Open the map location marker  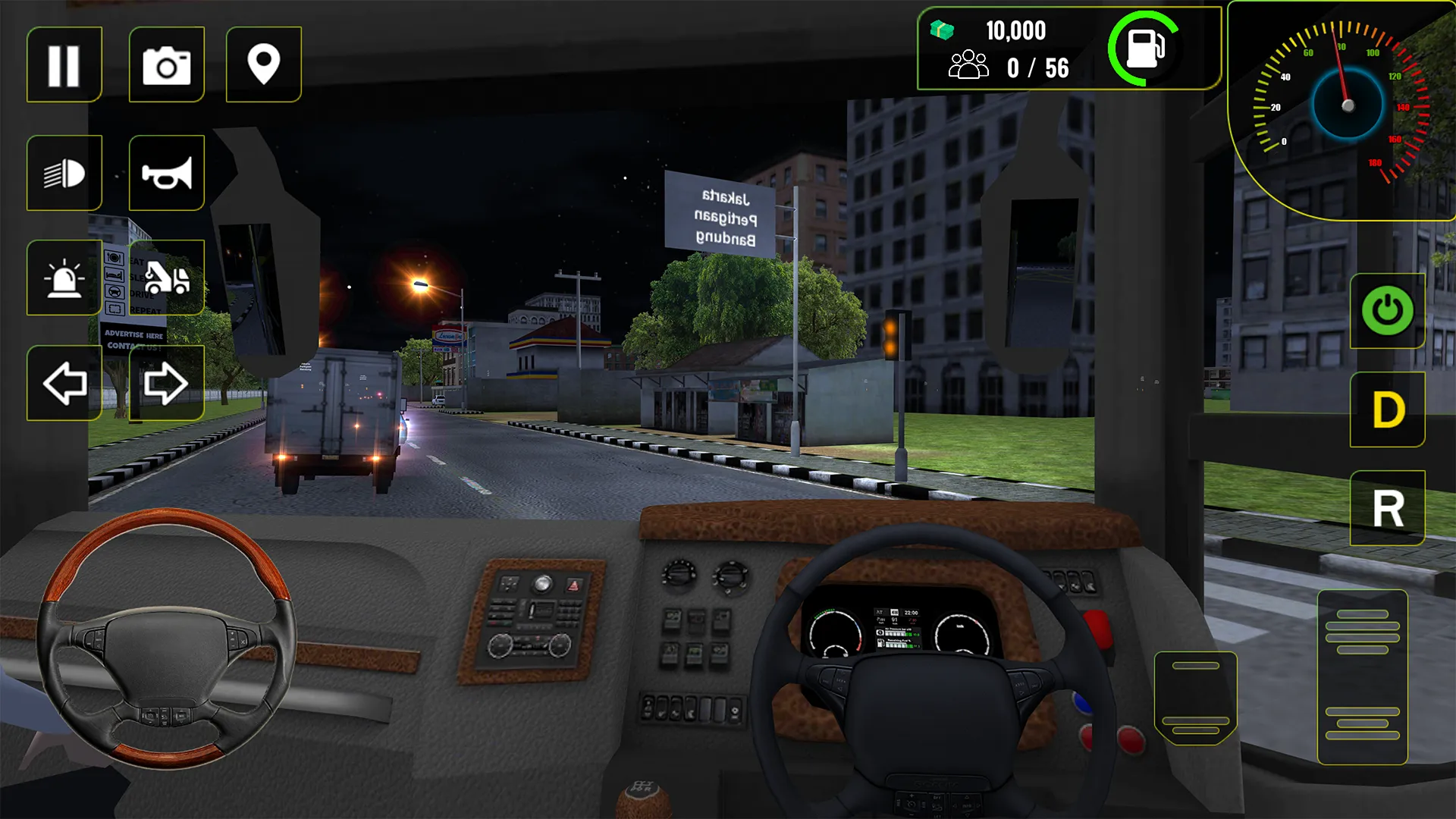coord(263,64)
